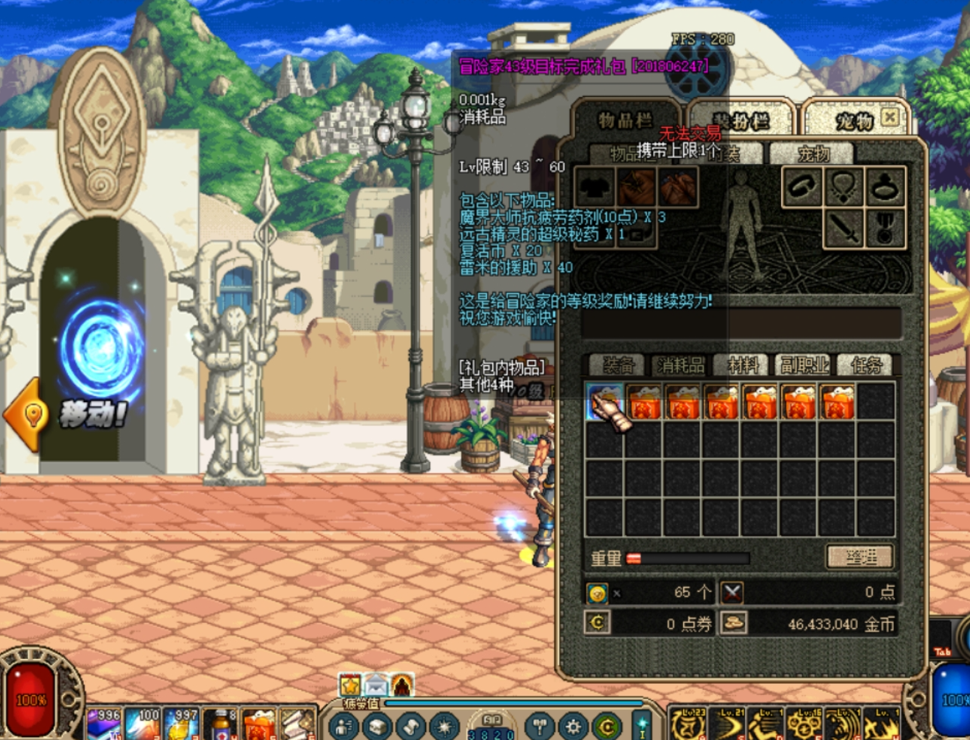Viewport: 970px width, 740px height.
Task: Close the inventory window
Action: point(889,118)
